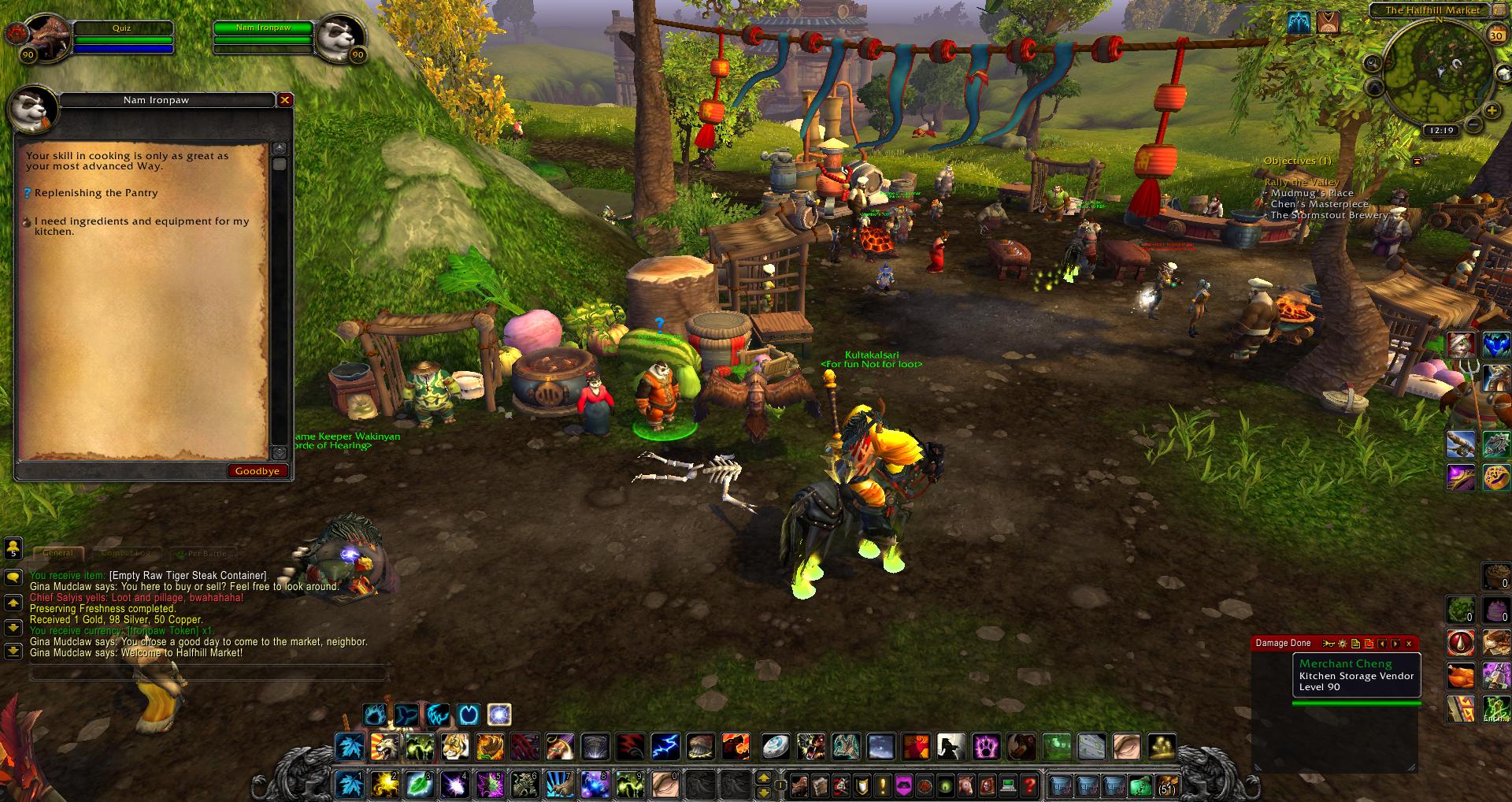1512x802 pixels.
Task: Open the chat speech bubble menu
Action: click(13, 577)
